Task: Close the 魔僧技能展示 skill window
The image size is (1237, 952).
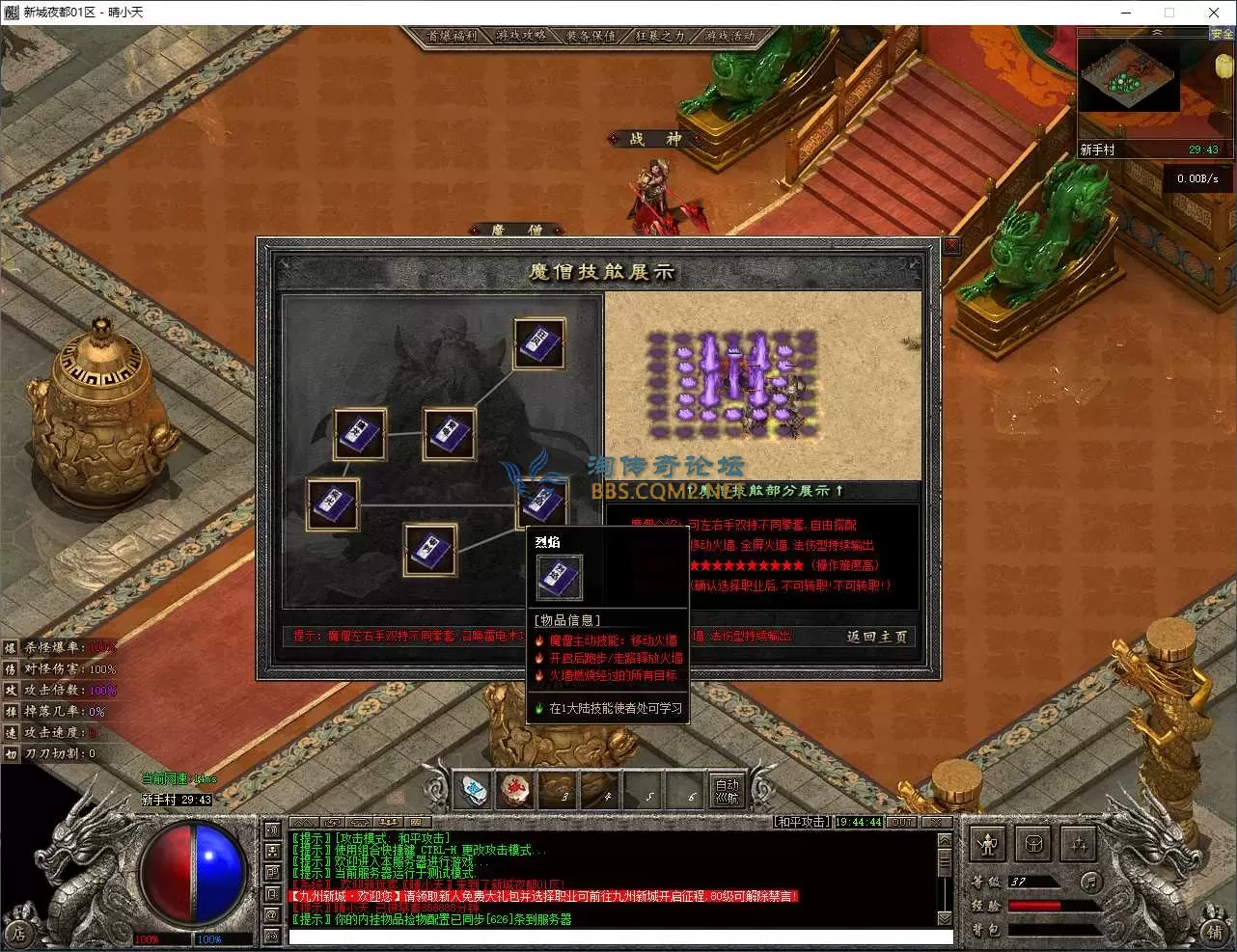Action: 951,245
